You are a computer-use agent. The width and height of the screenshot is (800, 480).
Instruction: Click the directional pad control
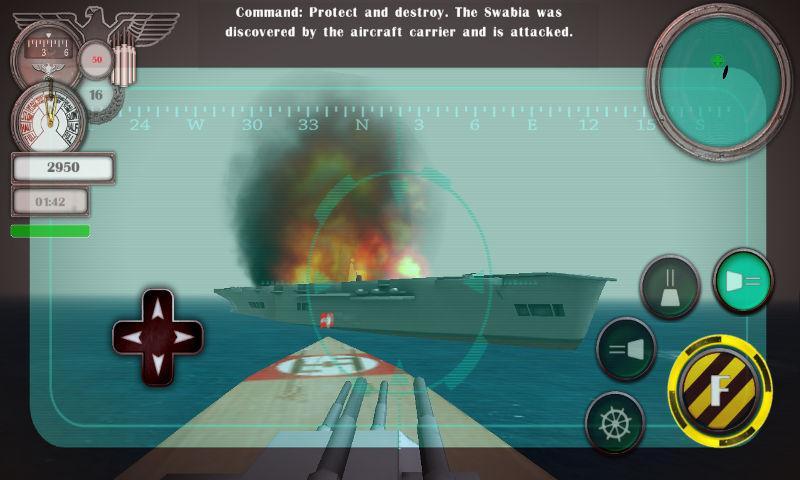158,337
